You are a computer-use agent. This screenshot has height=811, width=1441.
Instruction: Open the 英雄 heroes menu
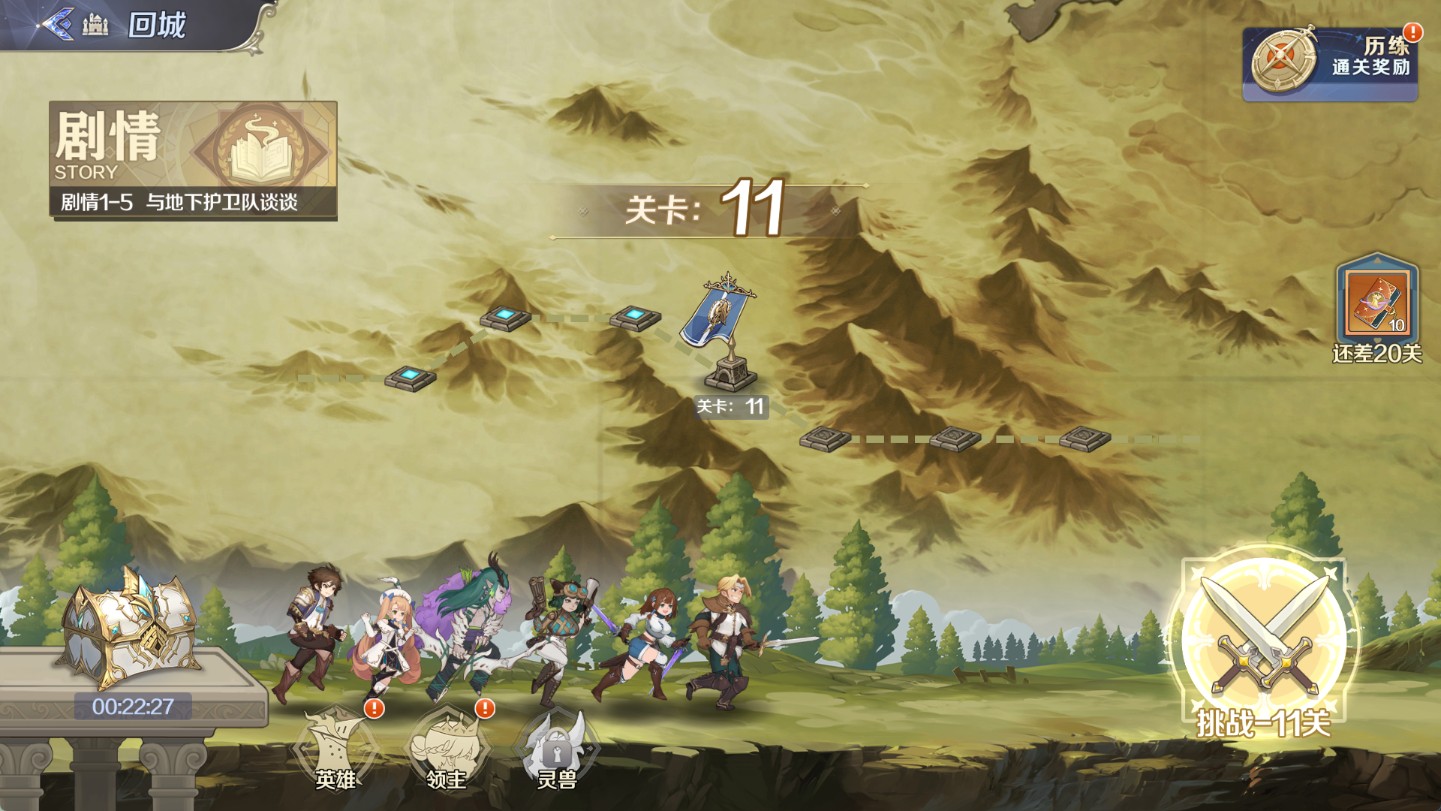click(x=336, y=750)
